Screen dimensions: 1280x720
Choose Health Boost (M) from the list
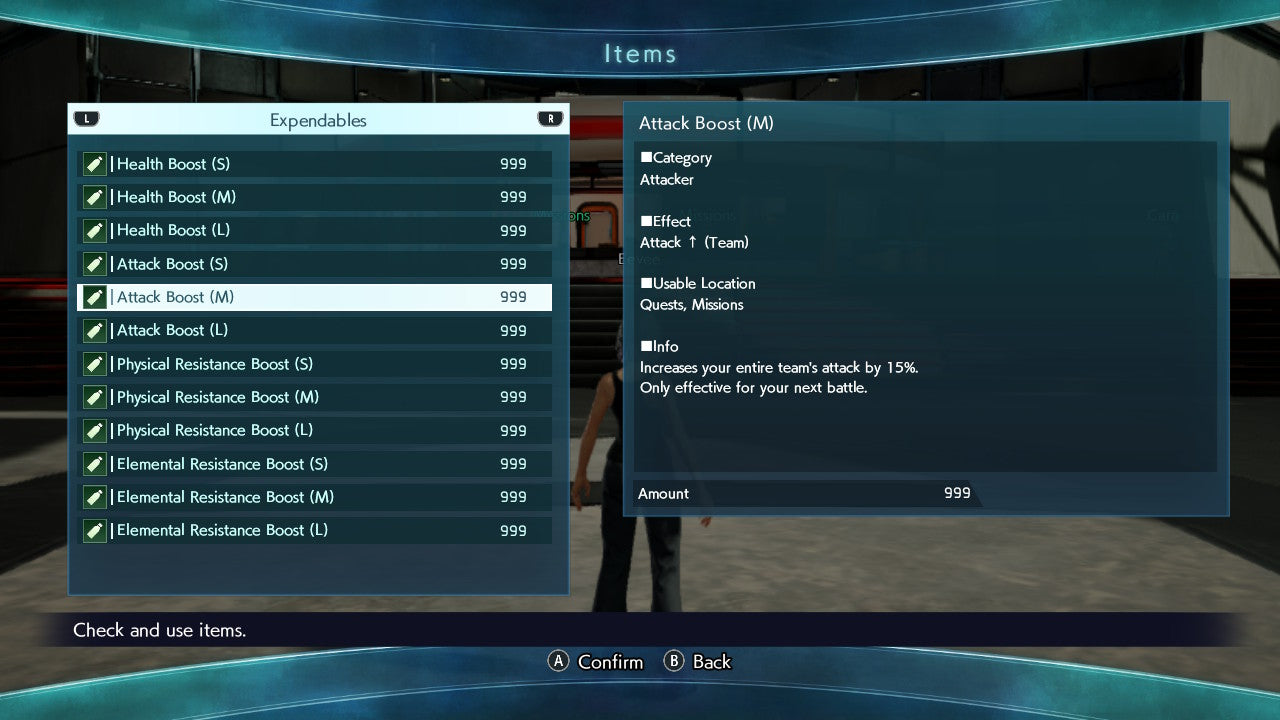tap(315, 197)
